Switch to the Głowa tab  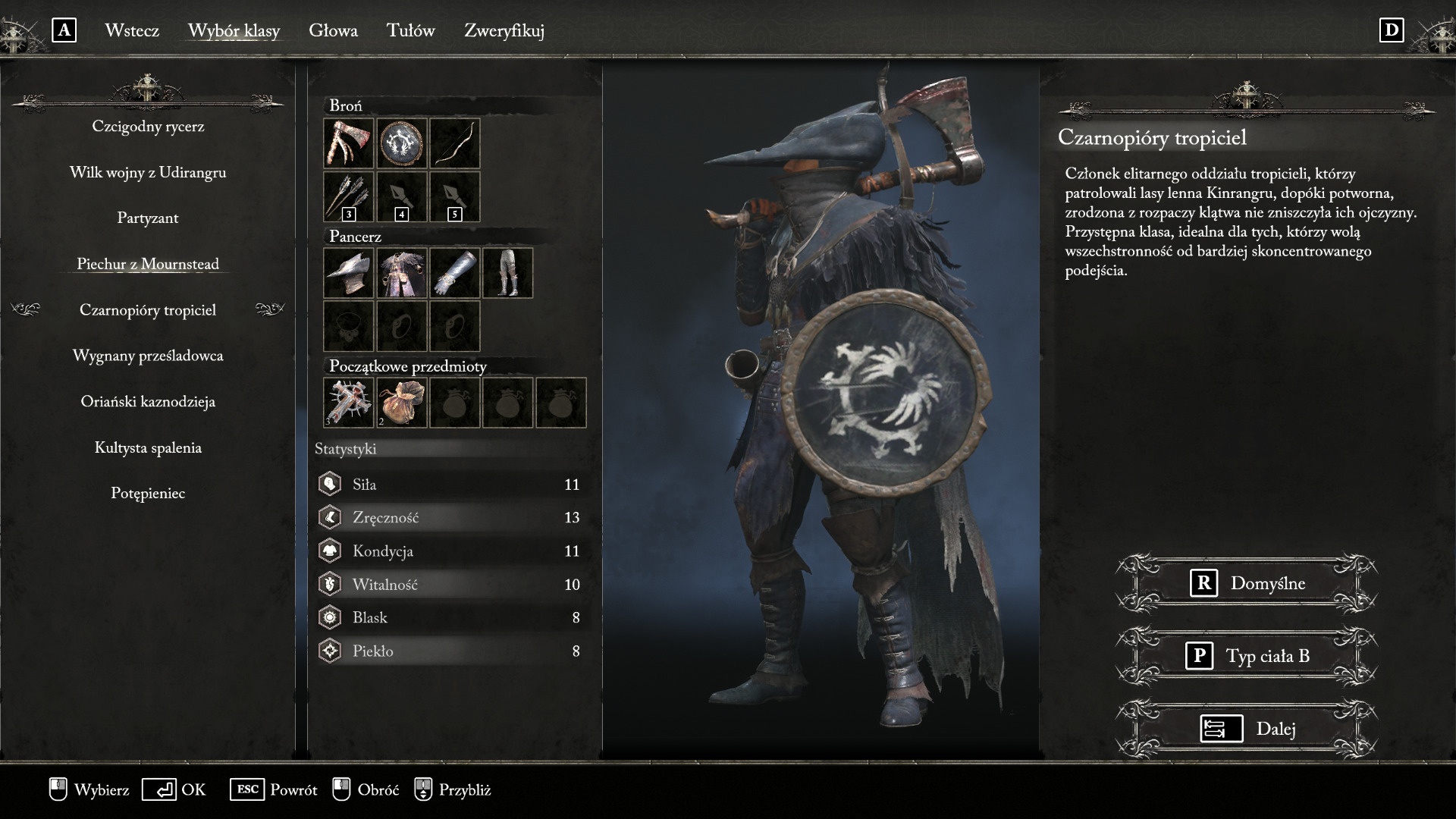333,30
